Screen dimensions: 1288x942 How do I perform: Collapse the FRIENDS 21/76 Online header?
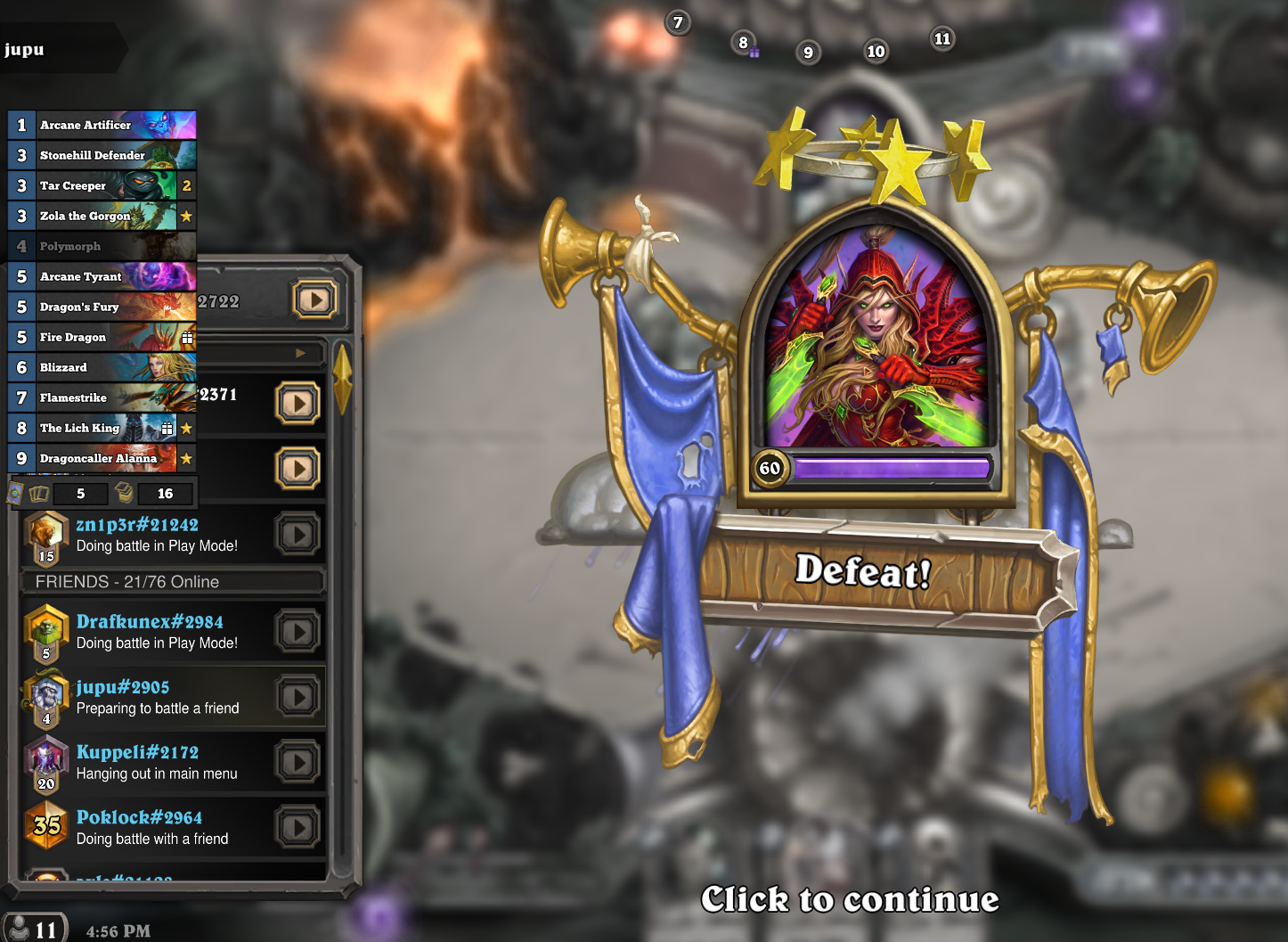tap(172, 582)
